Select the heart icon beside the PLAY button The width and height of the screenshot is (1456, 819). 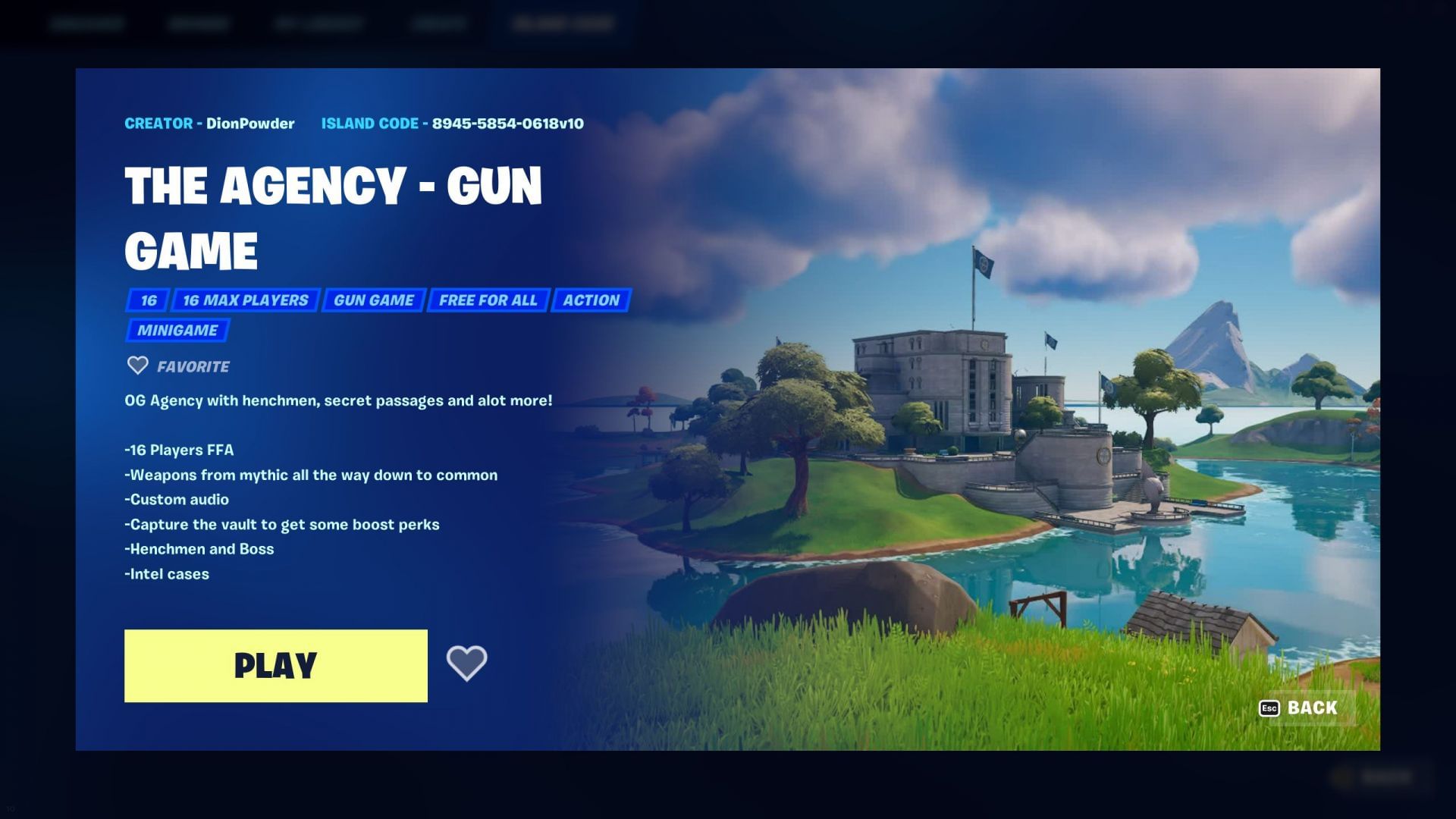point(466,664)
